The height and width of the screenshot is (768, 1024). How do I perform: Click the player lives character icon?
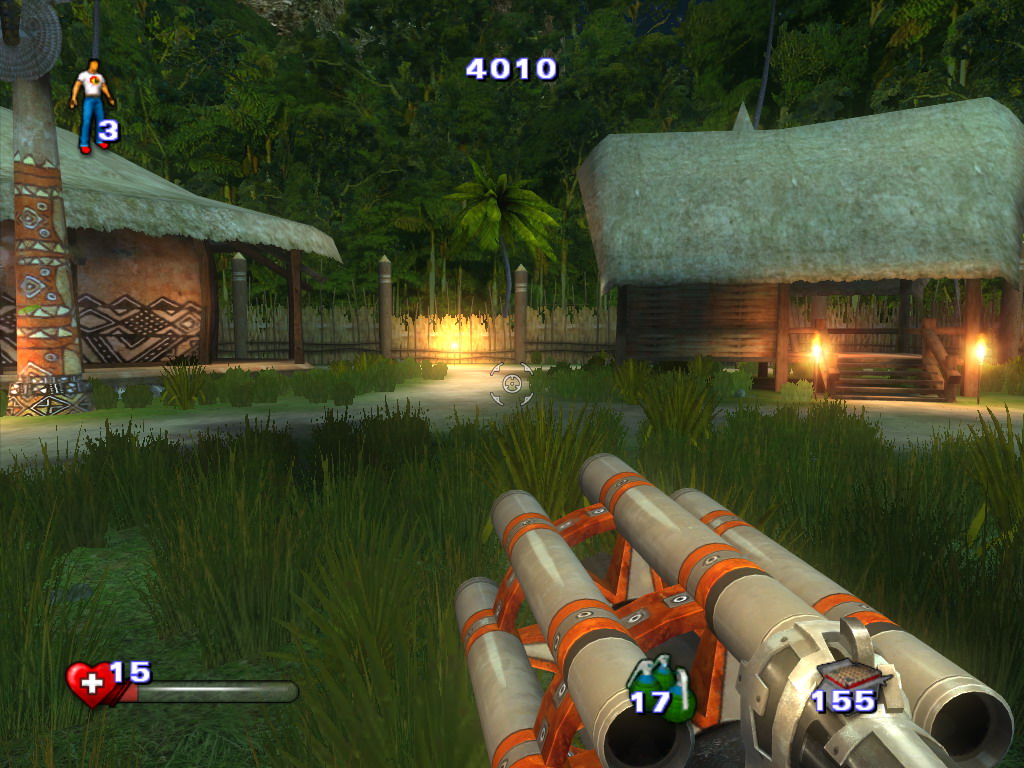point(91,104)
